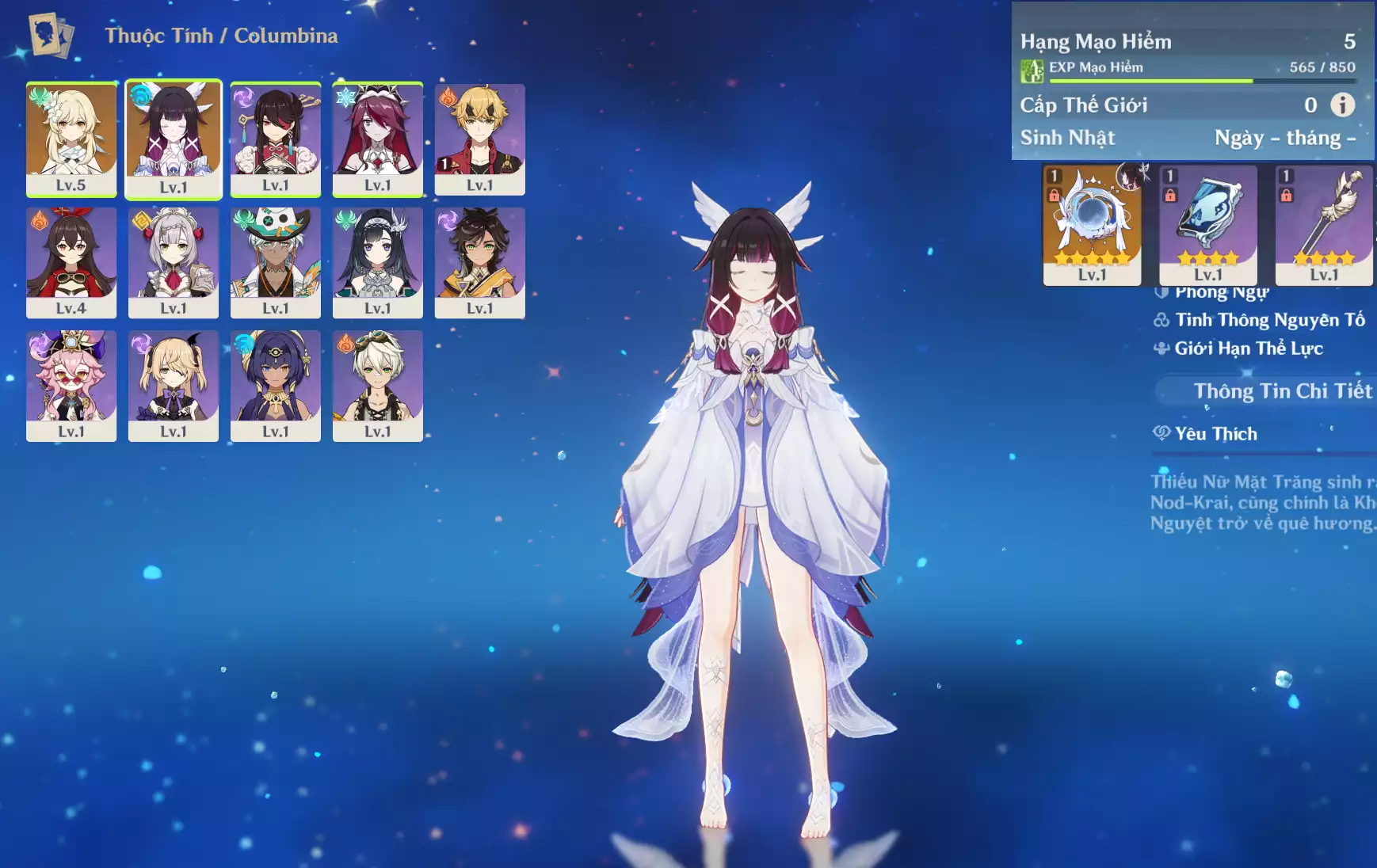Open the Thông Tin Chi Tiết details

click(1282, 391)
